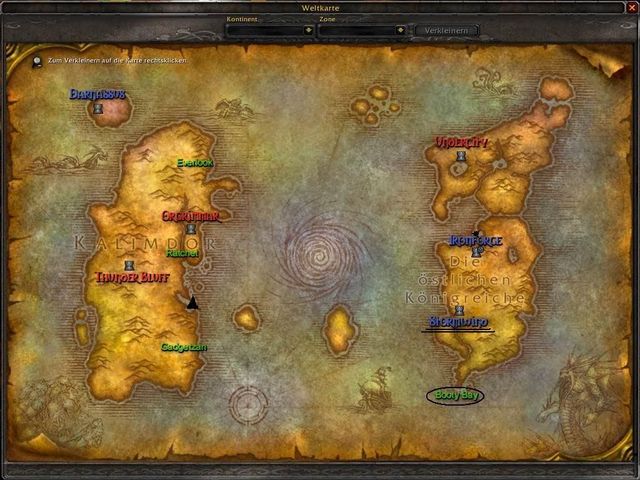The width and height of the screenshot is (640, 480).
Task: Choose the Ratchet town label
Action: point(183,254)
